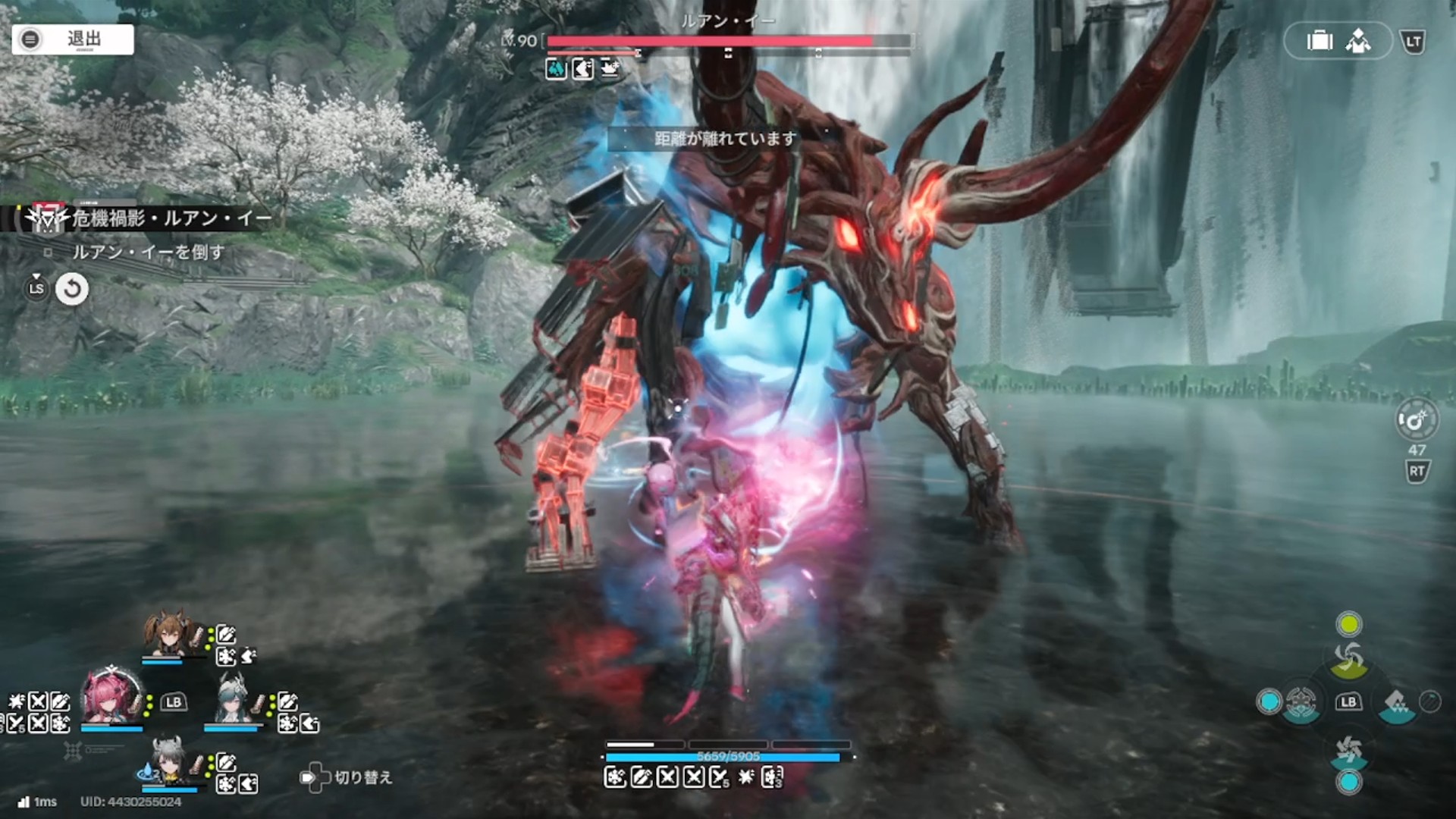Use the item icon showing 47
Image resolution: width=1456 pixels, height=819 pixels.
click(1415, 421)
